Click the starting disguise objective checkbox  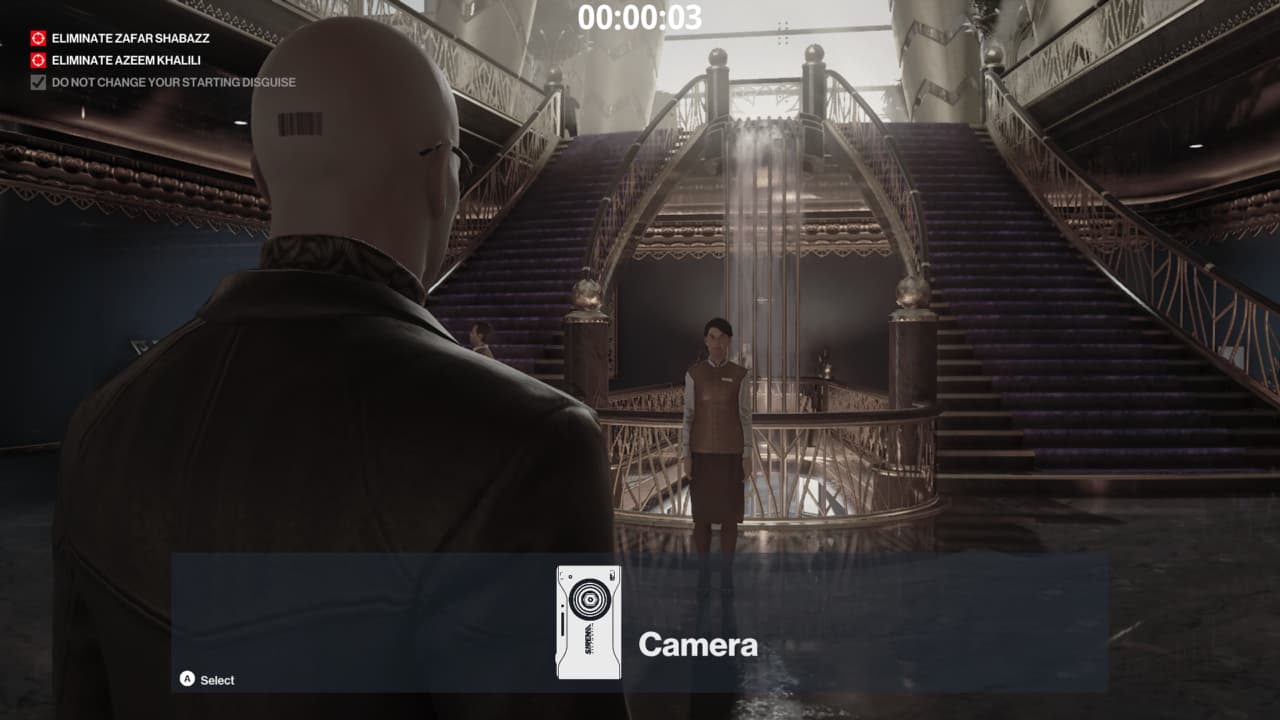38,82
